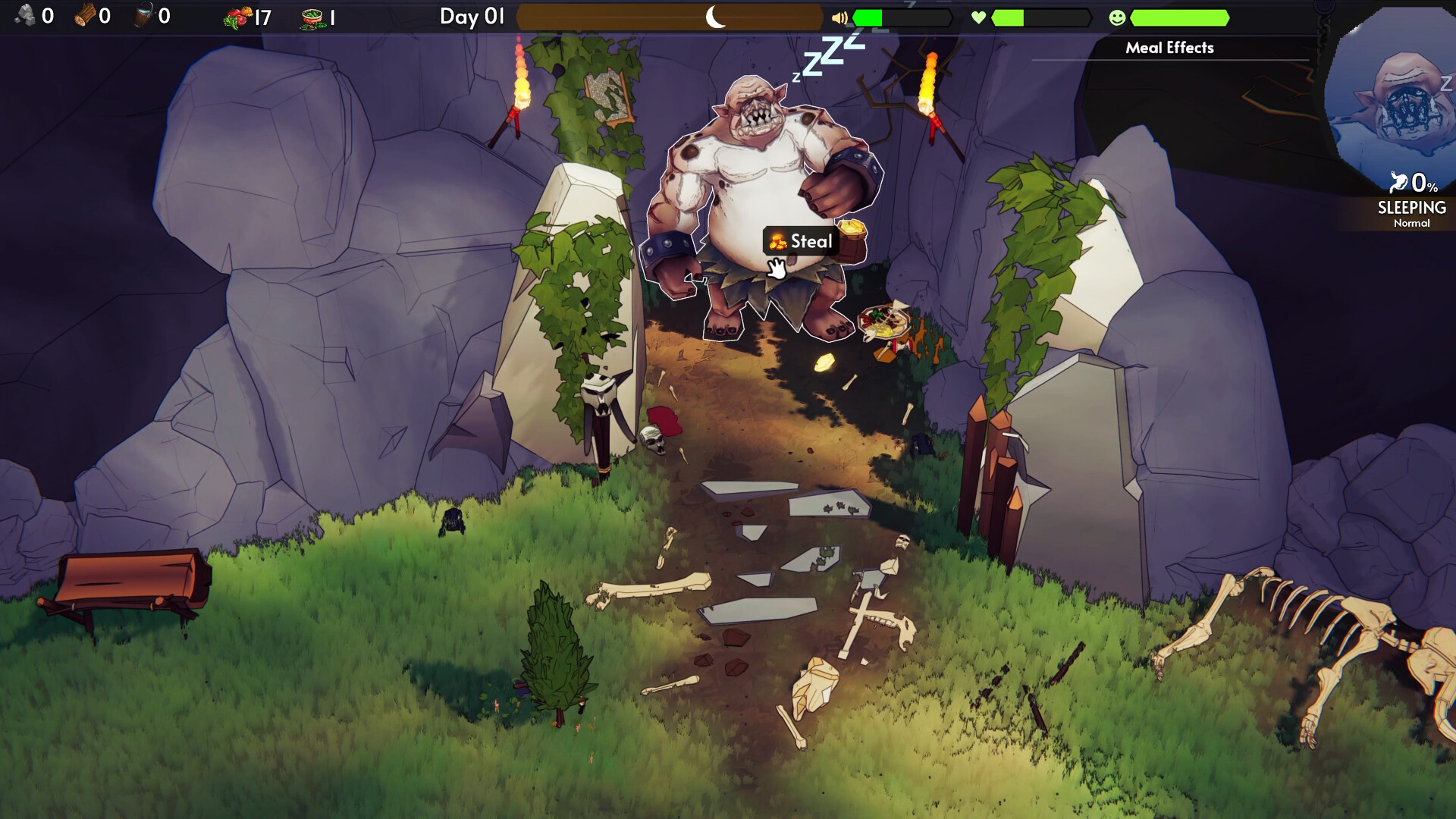Viewport: 1456px width, 819px height.
Task: Click the loot icon inside the Steal prompt
Action: click(779, 242)
